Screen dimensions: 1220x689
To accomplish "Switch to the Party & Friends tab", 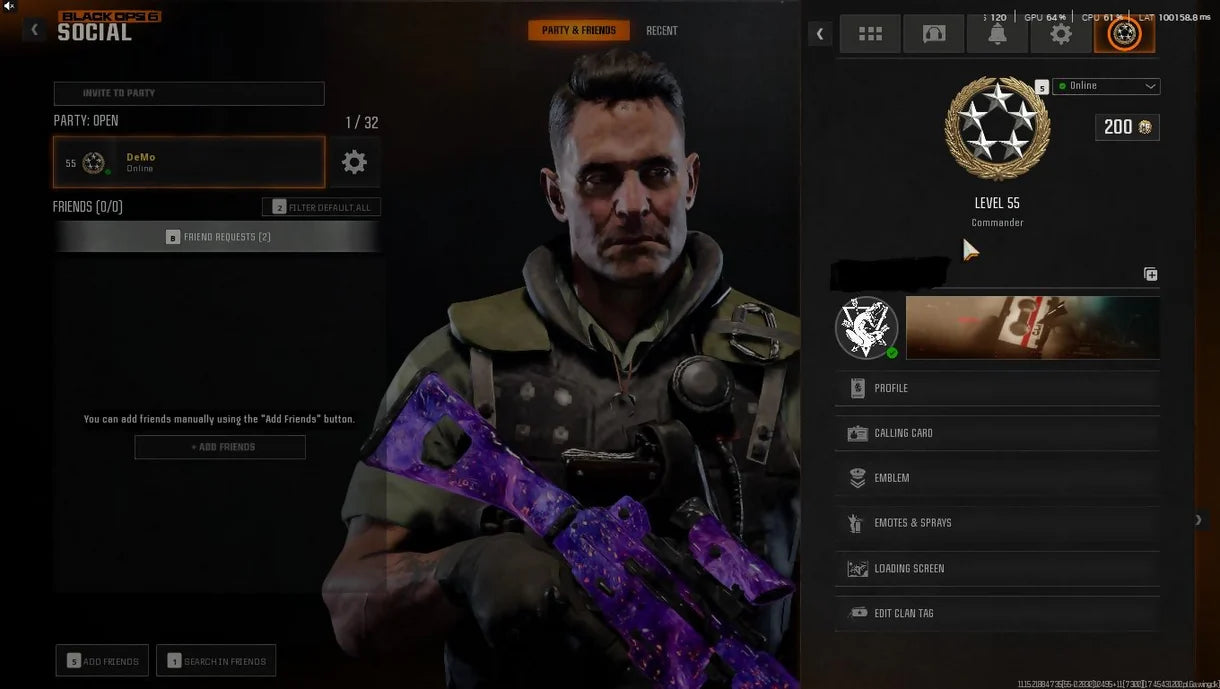I will 579,31.
